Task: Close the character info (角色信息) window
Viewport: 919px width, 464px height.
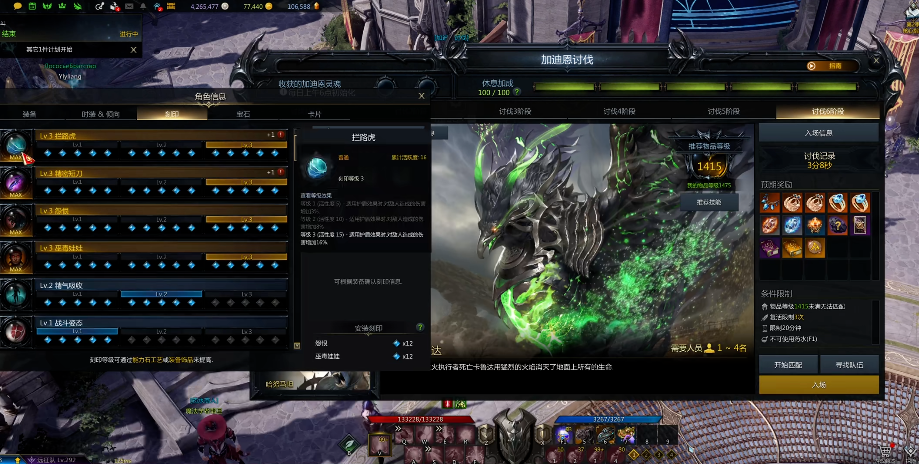Action: pyautogui.click(x=419, y=96)
